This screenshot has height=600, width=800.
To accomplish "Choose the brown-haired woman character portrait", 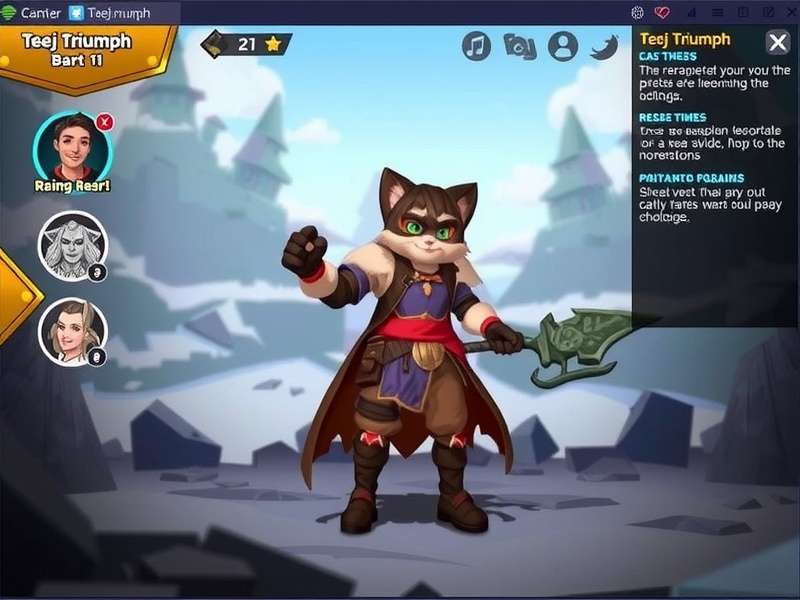I will tap(72, 331).
